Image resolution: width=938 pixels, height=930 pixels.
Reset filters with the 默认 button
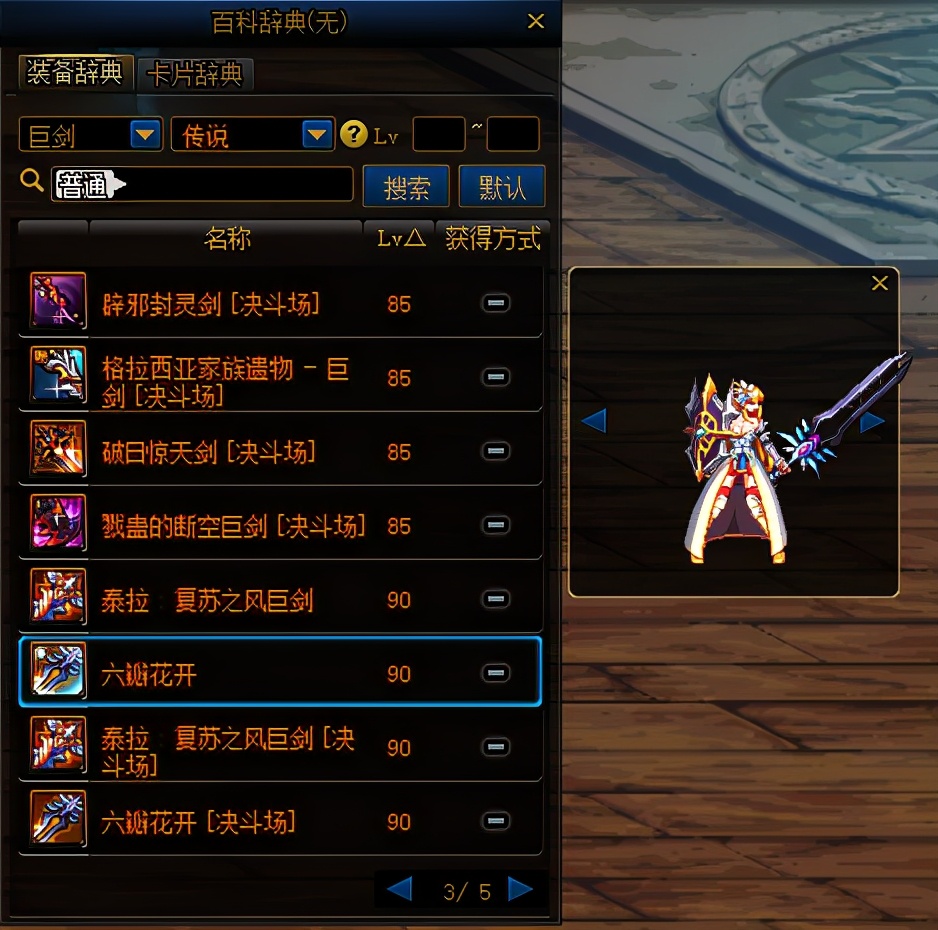(x=502, y=187)
